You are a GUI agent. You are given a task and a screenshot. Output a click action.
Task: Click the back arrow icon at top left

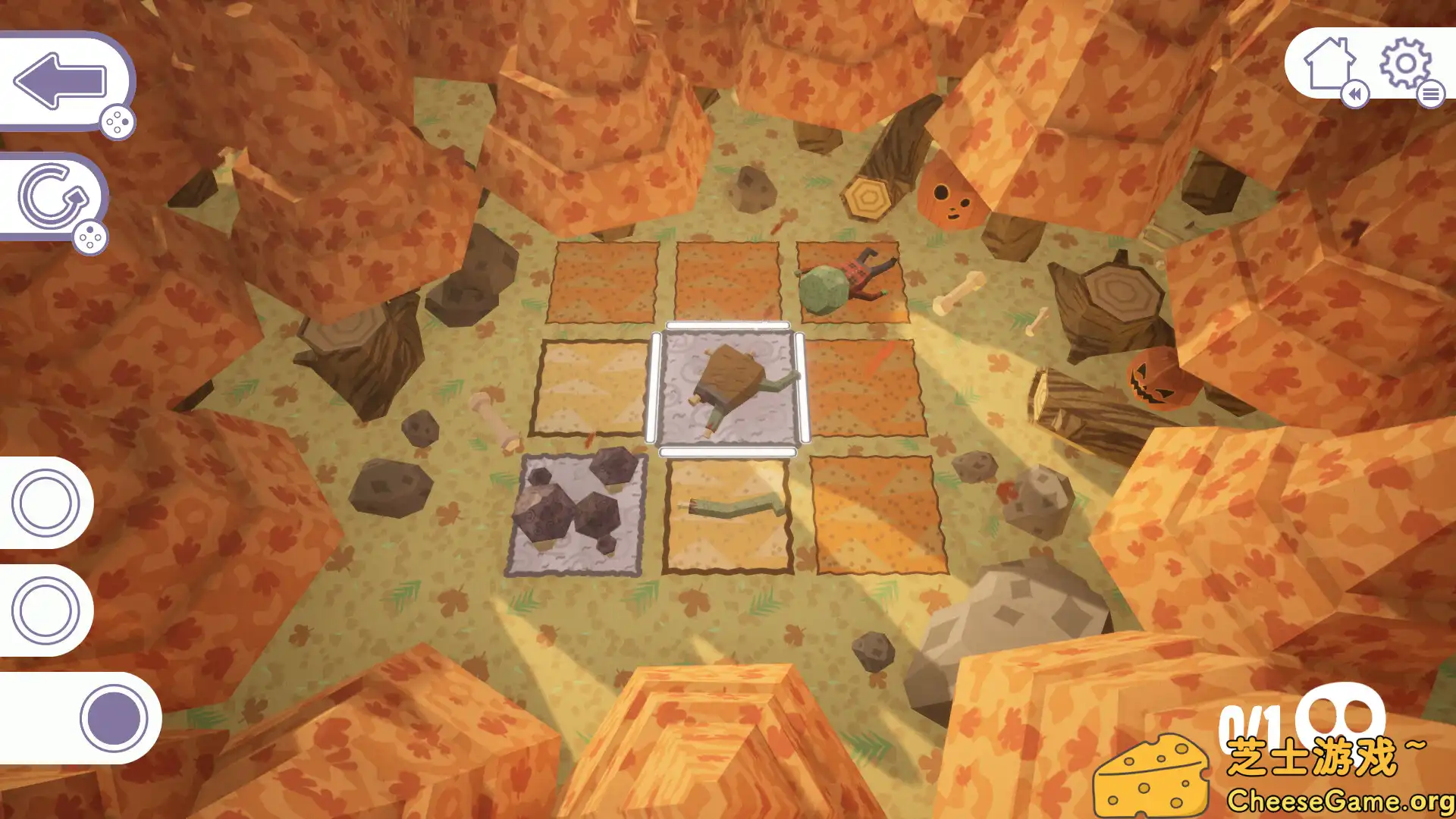click(61, 80)
